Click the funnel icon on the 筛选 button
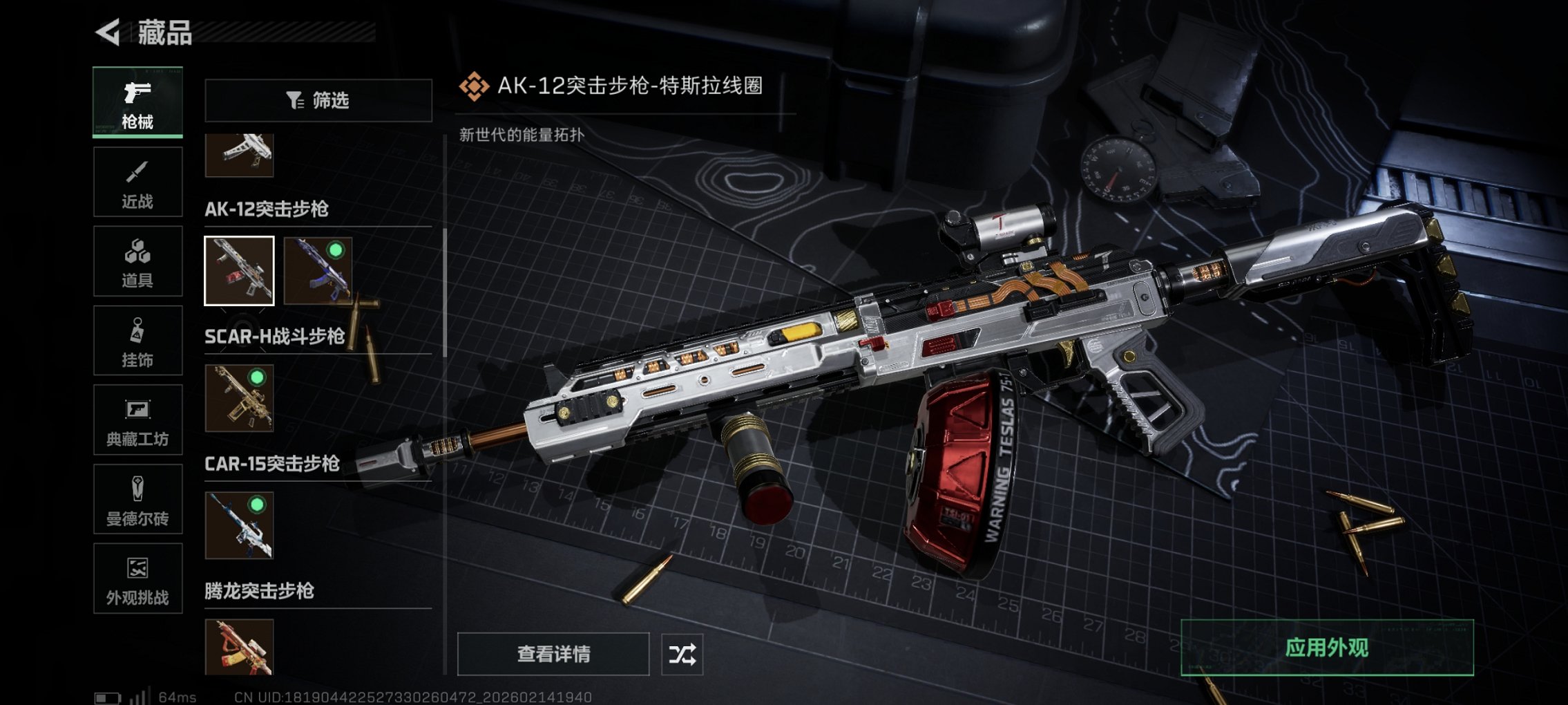Image resolution: width=1568 pixels, height=705 pixels. click(x=295, y=101)
